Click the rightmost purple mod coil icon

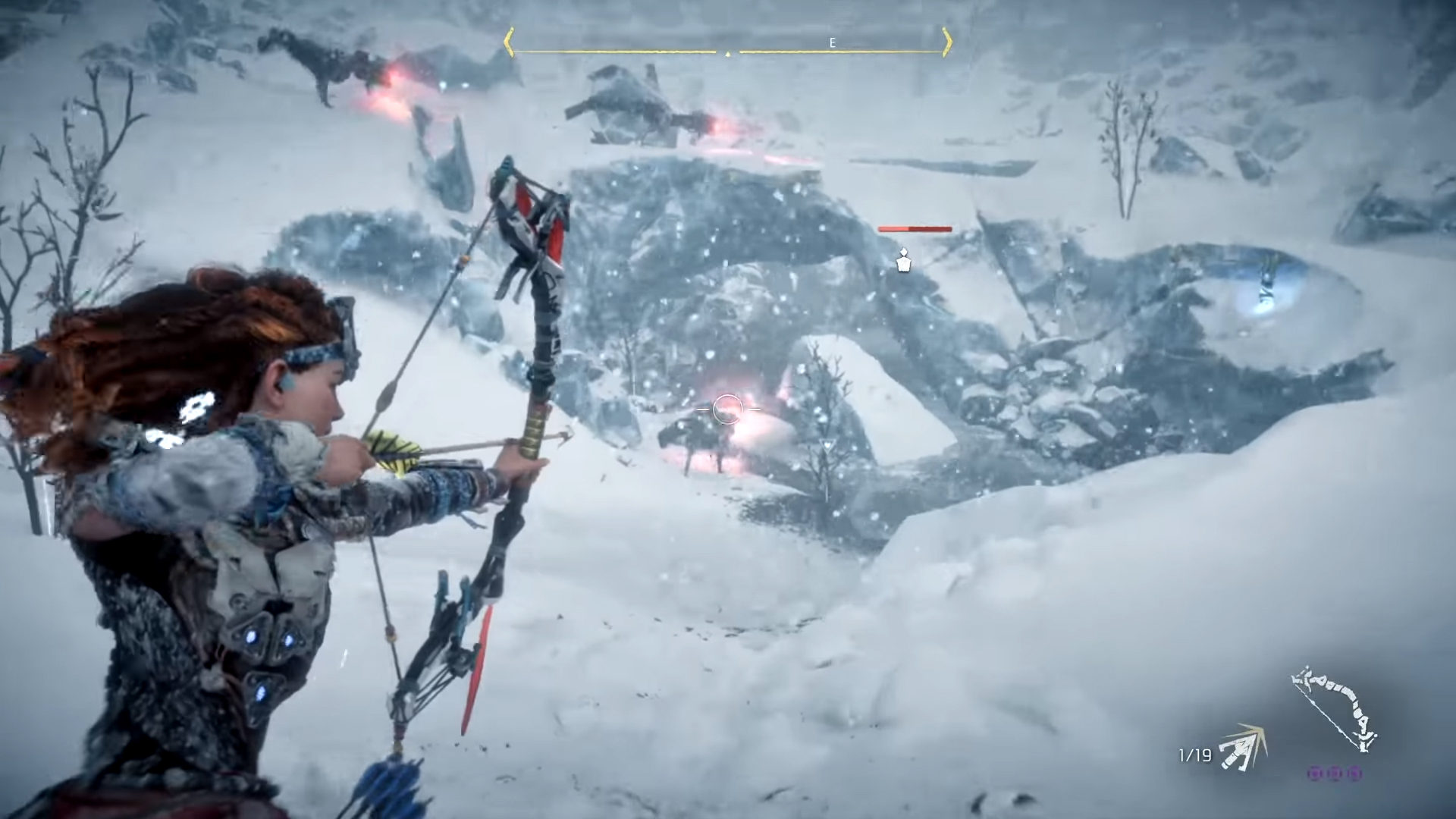pyautogui.click(x=1355, y=773)
